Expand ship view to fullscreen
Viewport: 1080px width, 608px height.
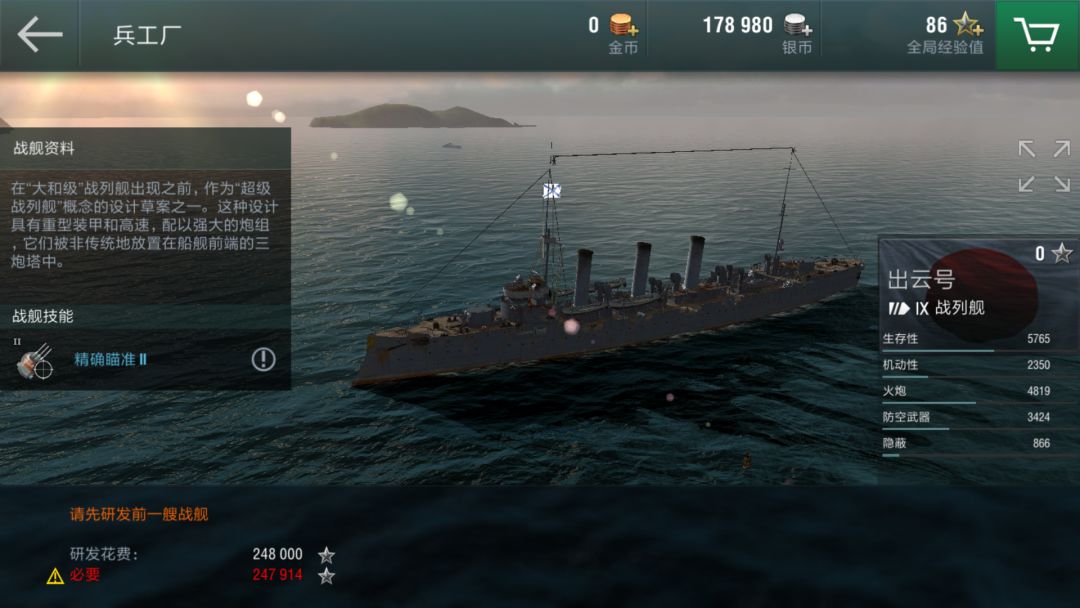pyautogui.click(x=1044, y=166)
